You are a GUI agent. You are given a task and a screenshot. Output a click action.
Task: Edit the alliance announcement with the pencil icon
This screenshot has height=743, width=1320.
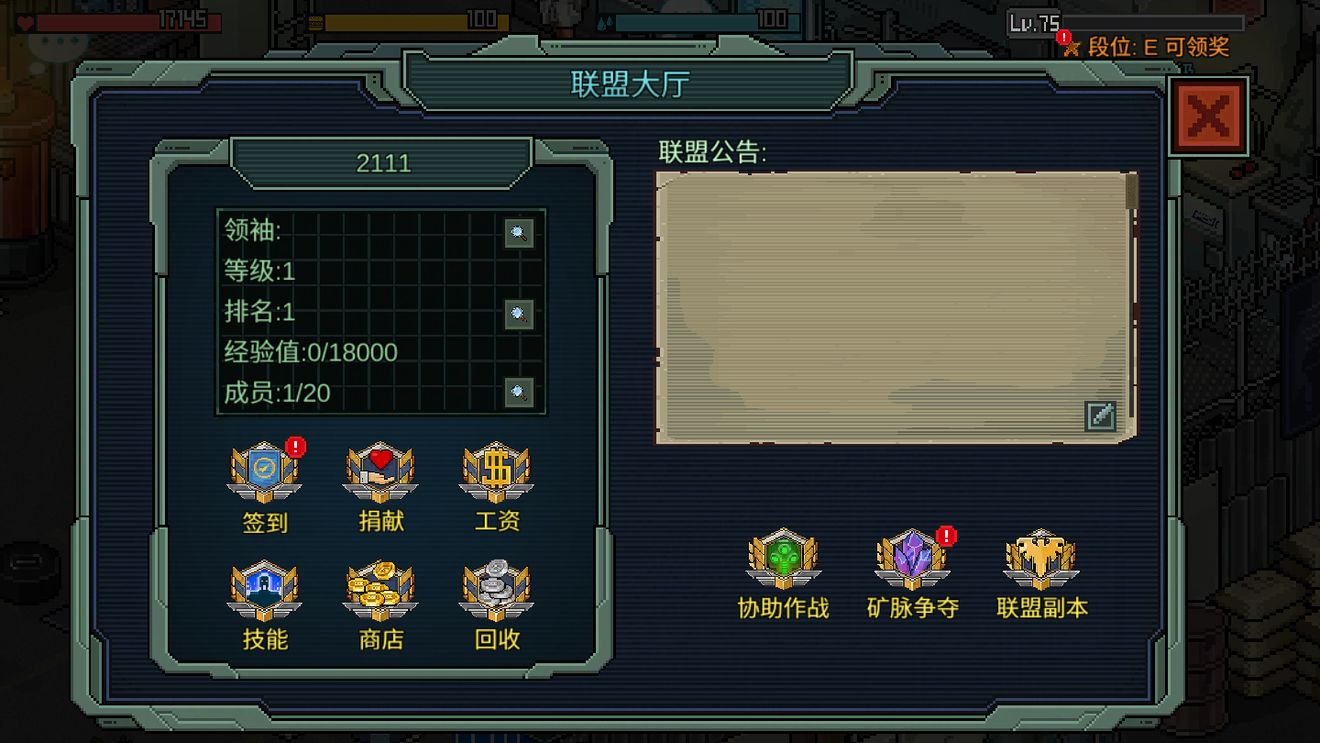1100,416
